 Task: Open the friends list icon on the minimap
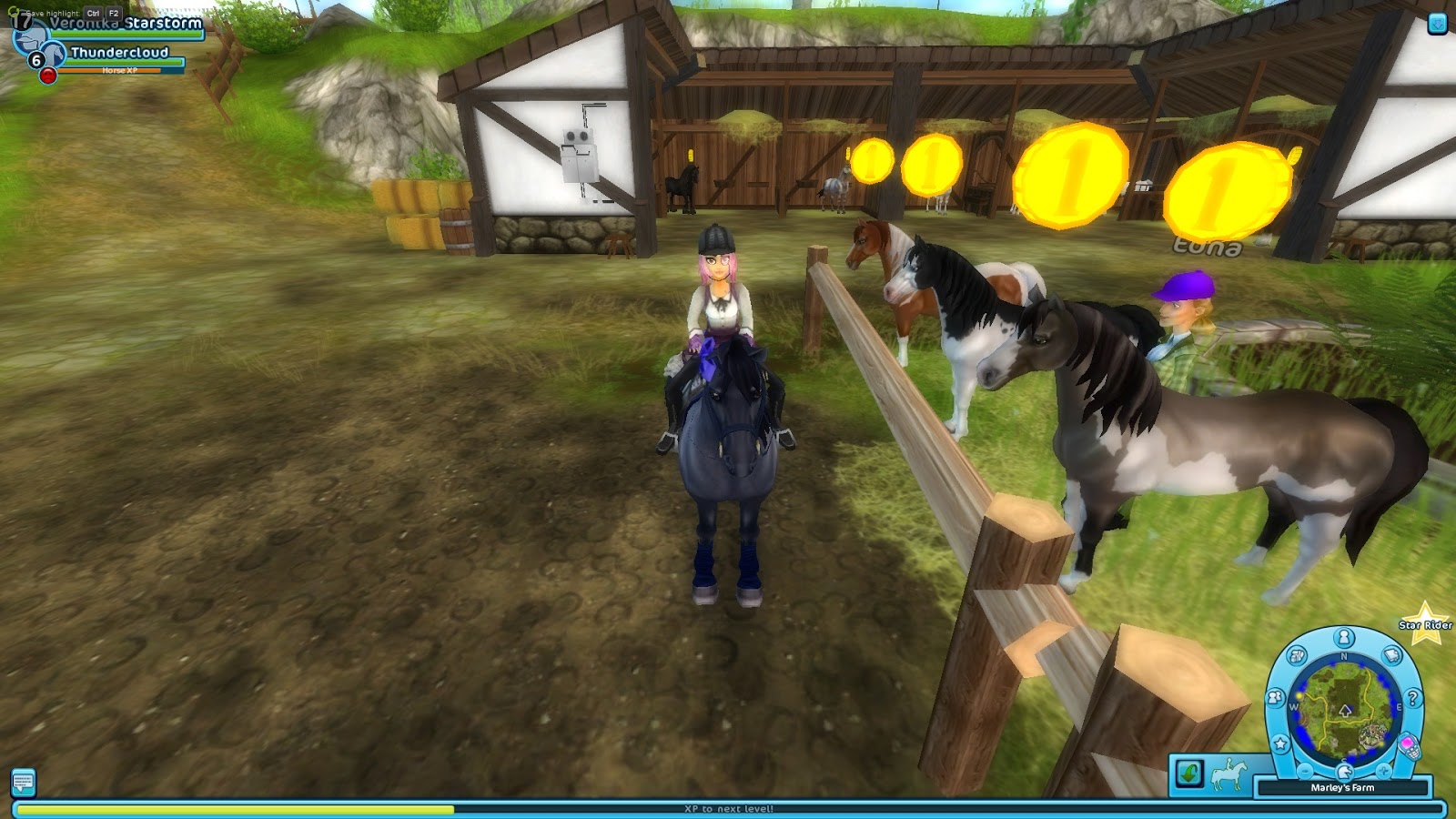(x=1277, y=696)
